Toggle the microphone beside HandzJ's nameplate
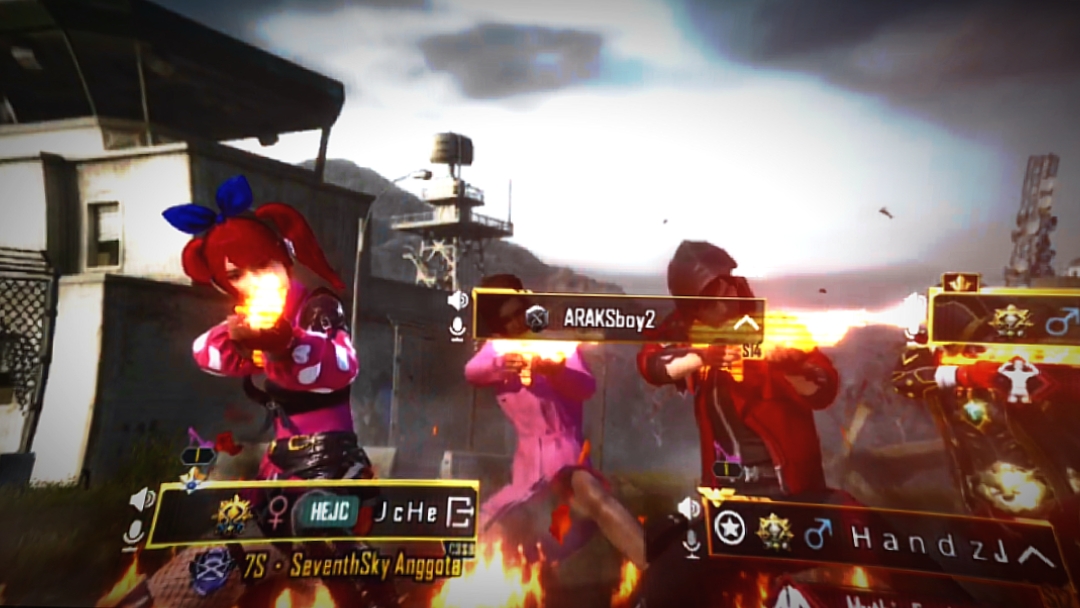The image size is (1080, 608). pyautogui.click(x=690, y=541)
